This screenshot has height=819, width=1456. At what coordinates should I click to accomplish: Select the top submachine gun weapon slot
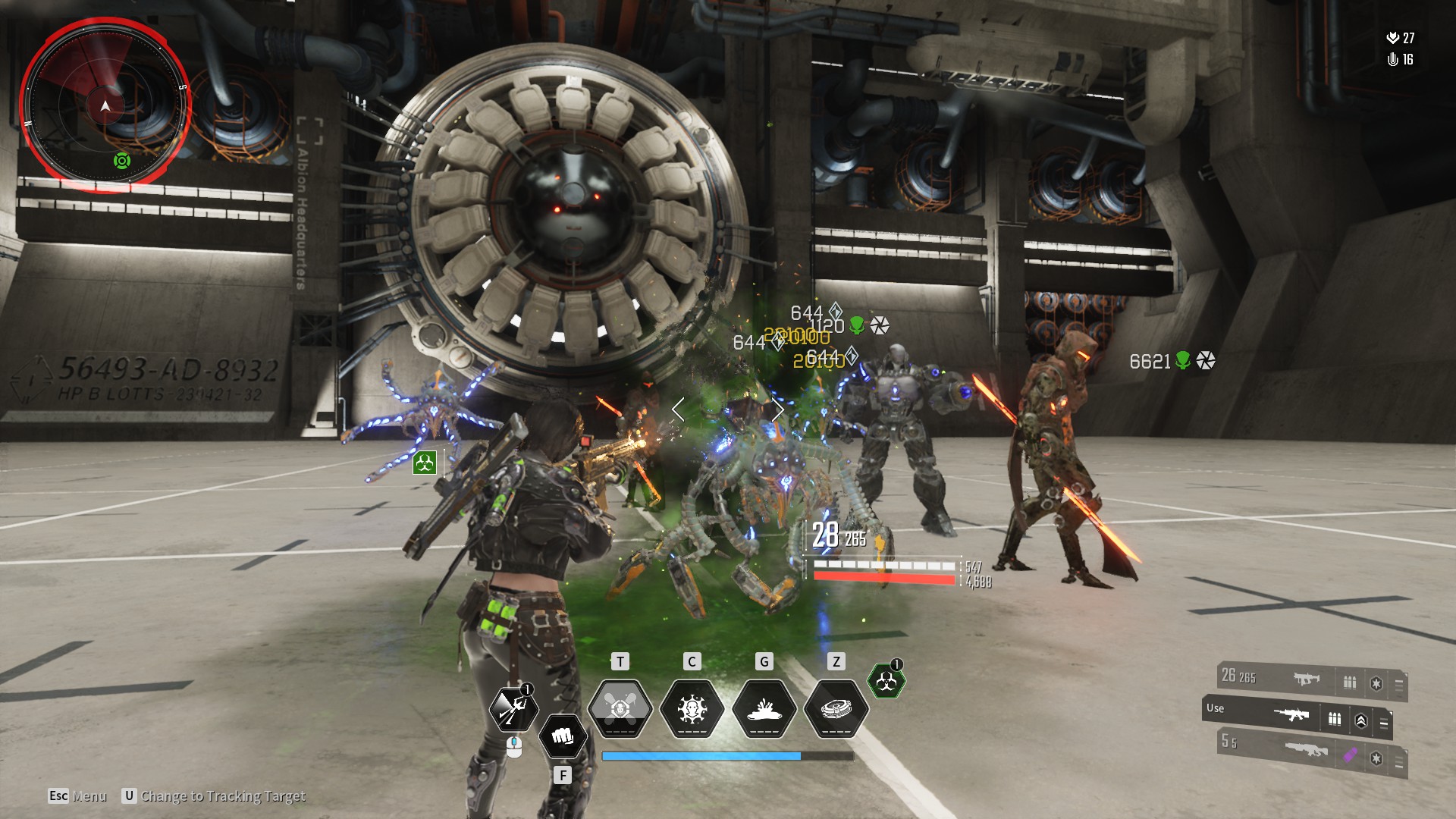tap(1306, 679)
